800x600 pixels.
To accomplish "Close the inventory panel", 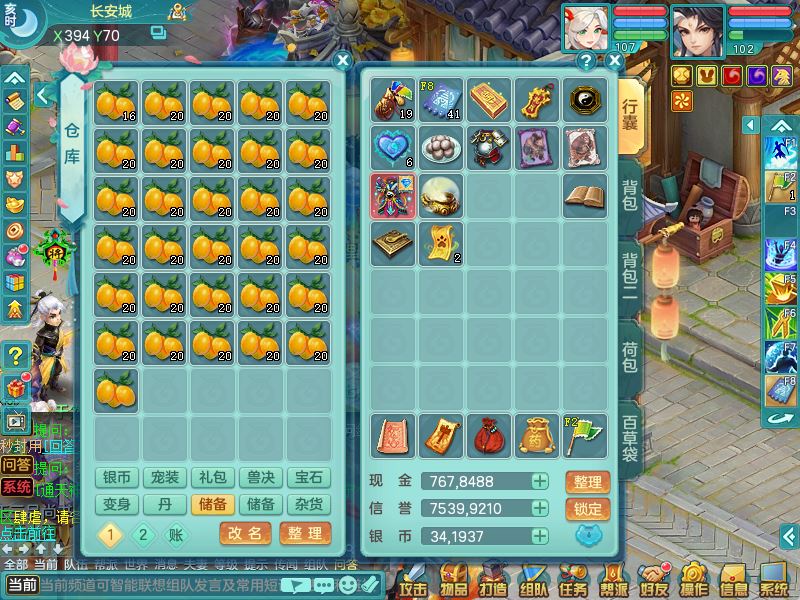I will coord(614,60).
